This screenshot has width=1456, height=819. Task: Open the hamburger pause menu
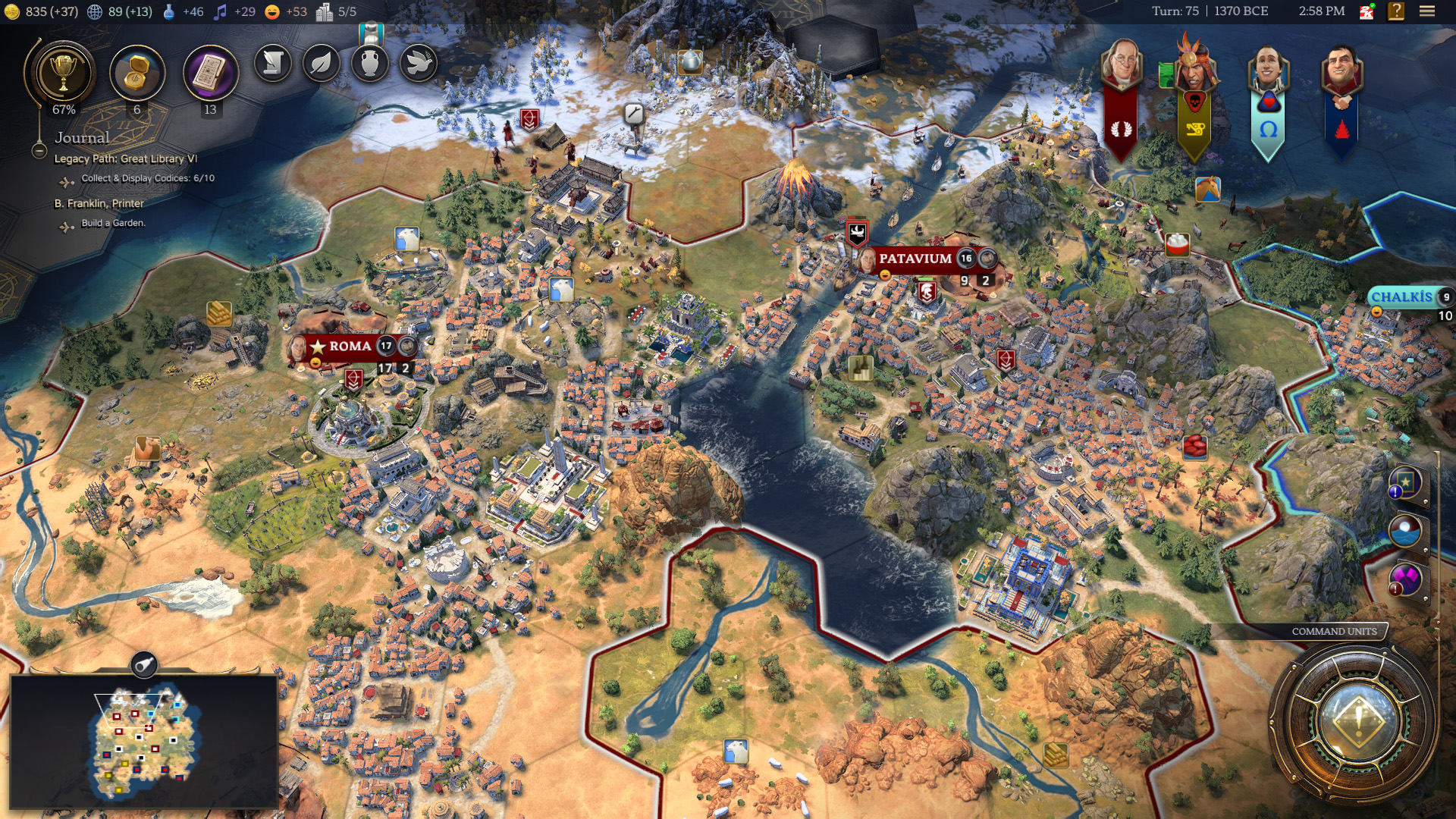[x=1427, y=11]
